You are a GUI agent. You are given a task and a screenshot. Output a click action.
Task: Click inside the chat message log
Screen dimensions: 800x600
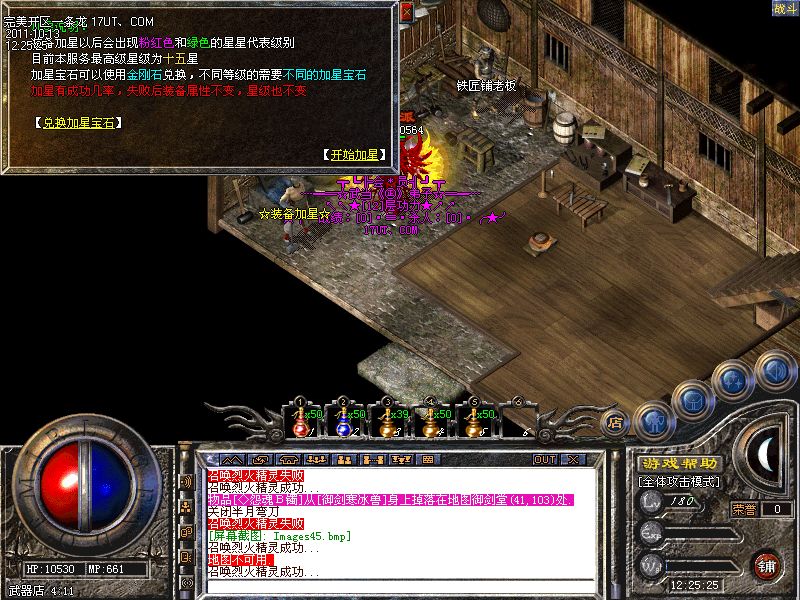pyautogui.click(x=400, y=520)
